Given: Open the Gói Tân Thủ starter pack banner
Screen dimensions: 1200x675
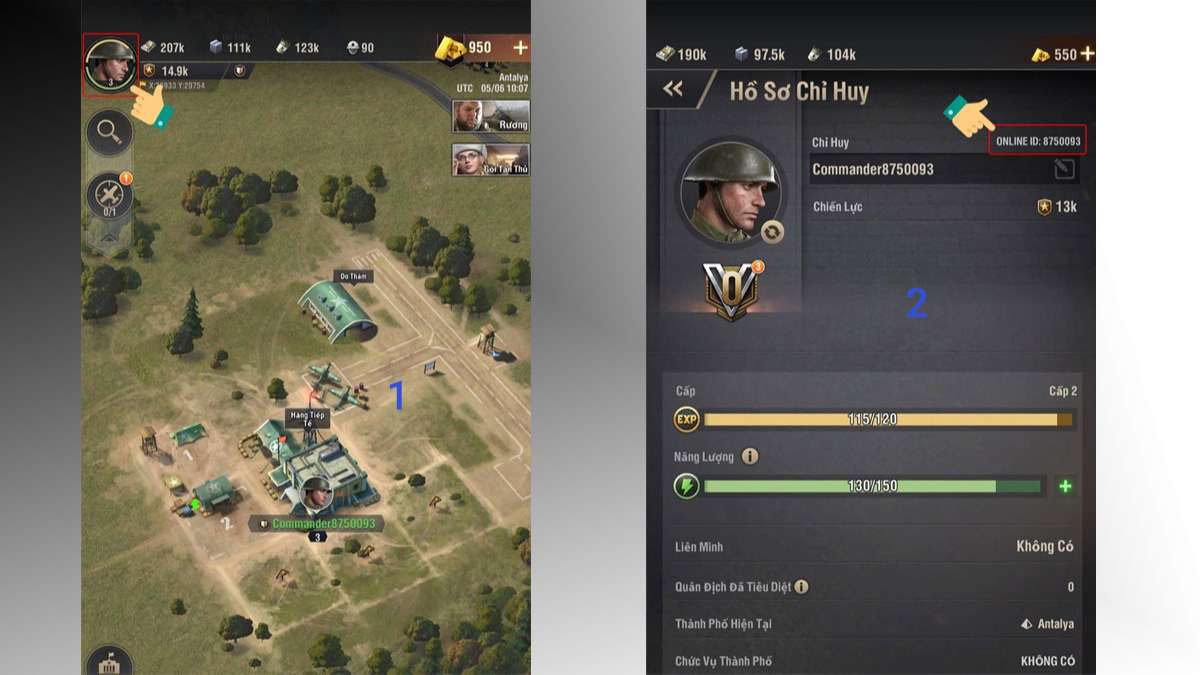Looking at the screenshot, I should click(x=490, y=160).
